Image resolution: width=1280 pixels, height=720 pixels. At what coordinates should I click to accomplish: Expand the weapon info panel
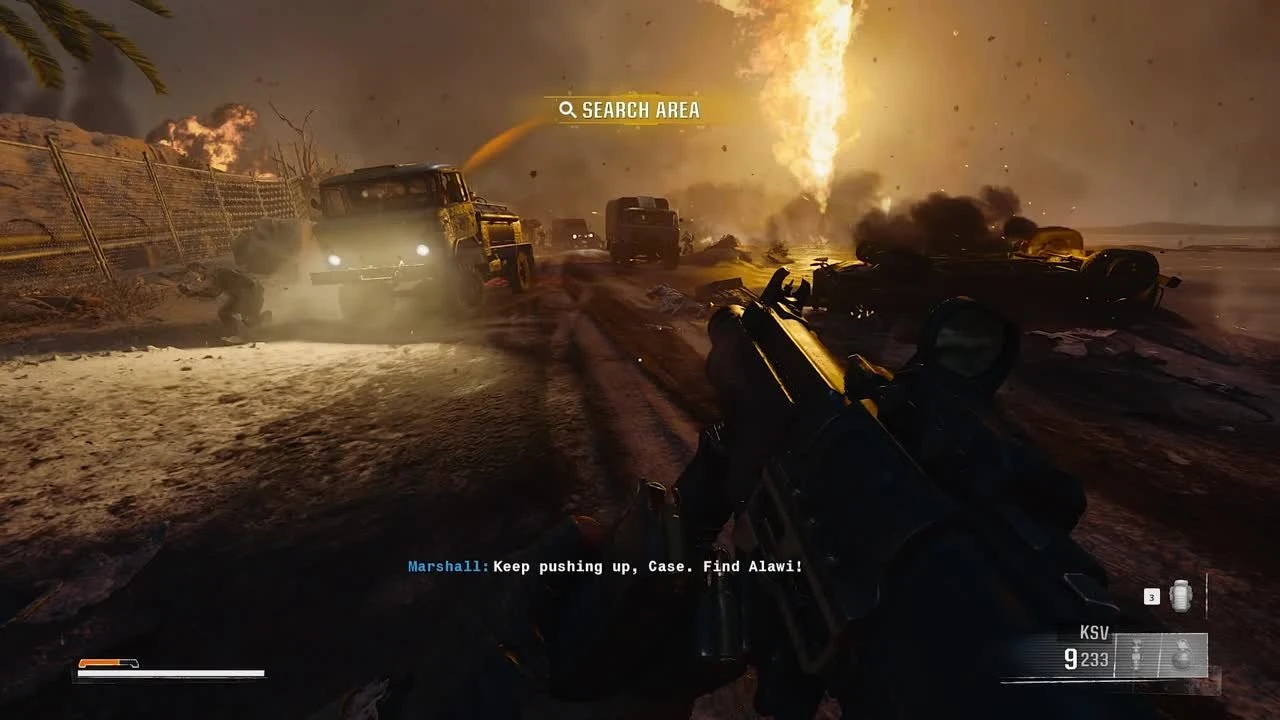click(1085, 645)
